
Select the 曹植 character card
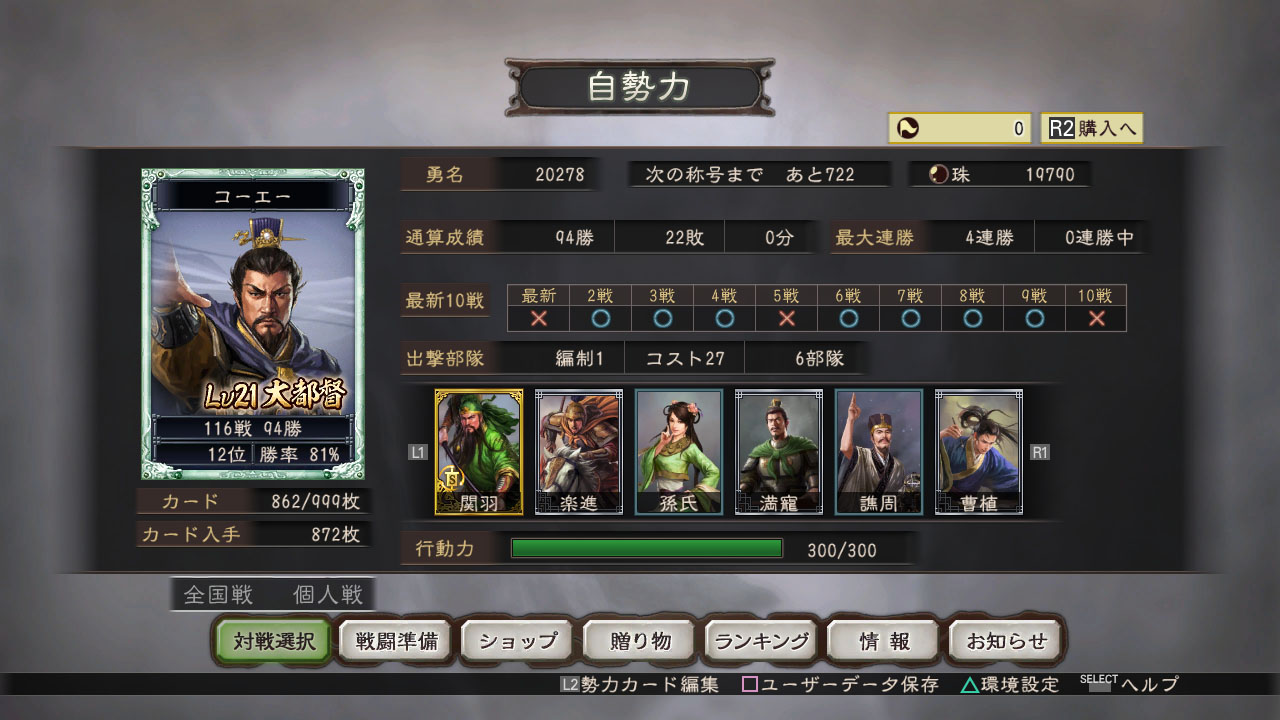coord(978,450)
